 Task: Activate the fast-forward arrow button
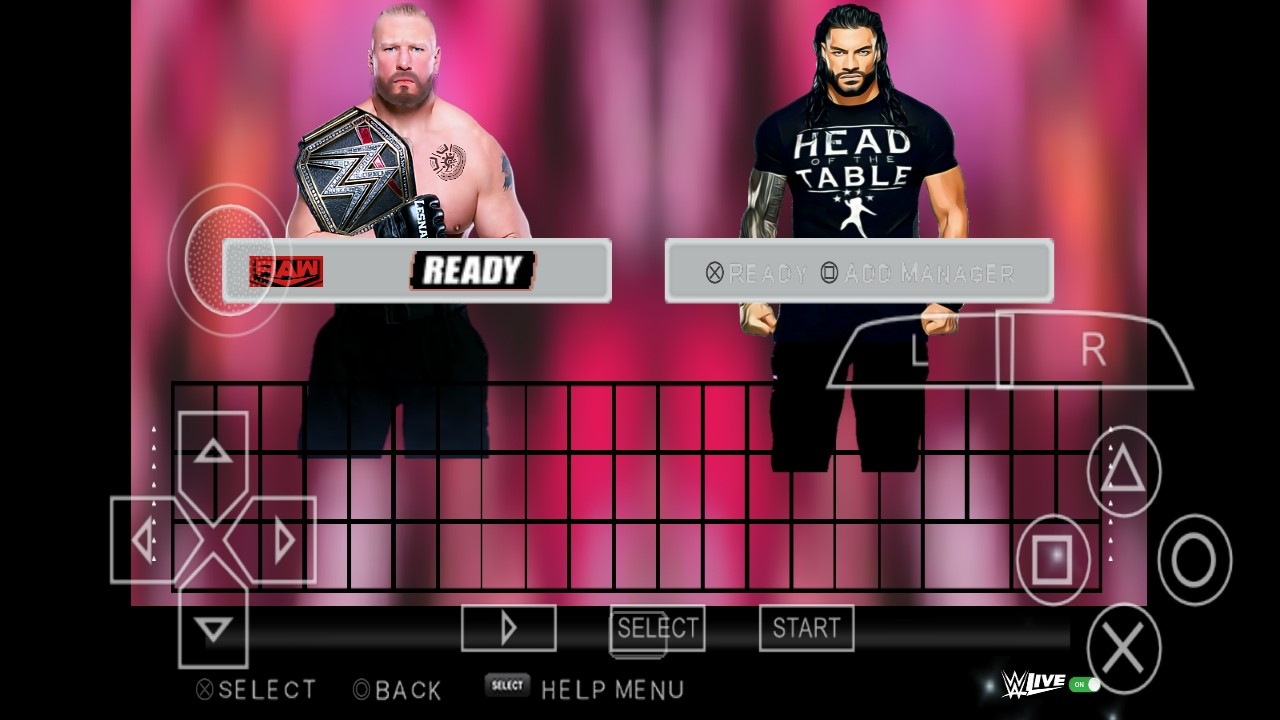[x=508, y=628]
